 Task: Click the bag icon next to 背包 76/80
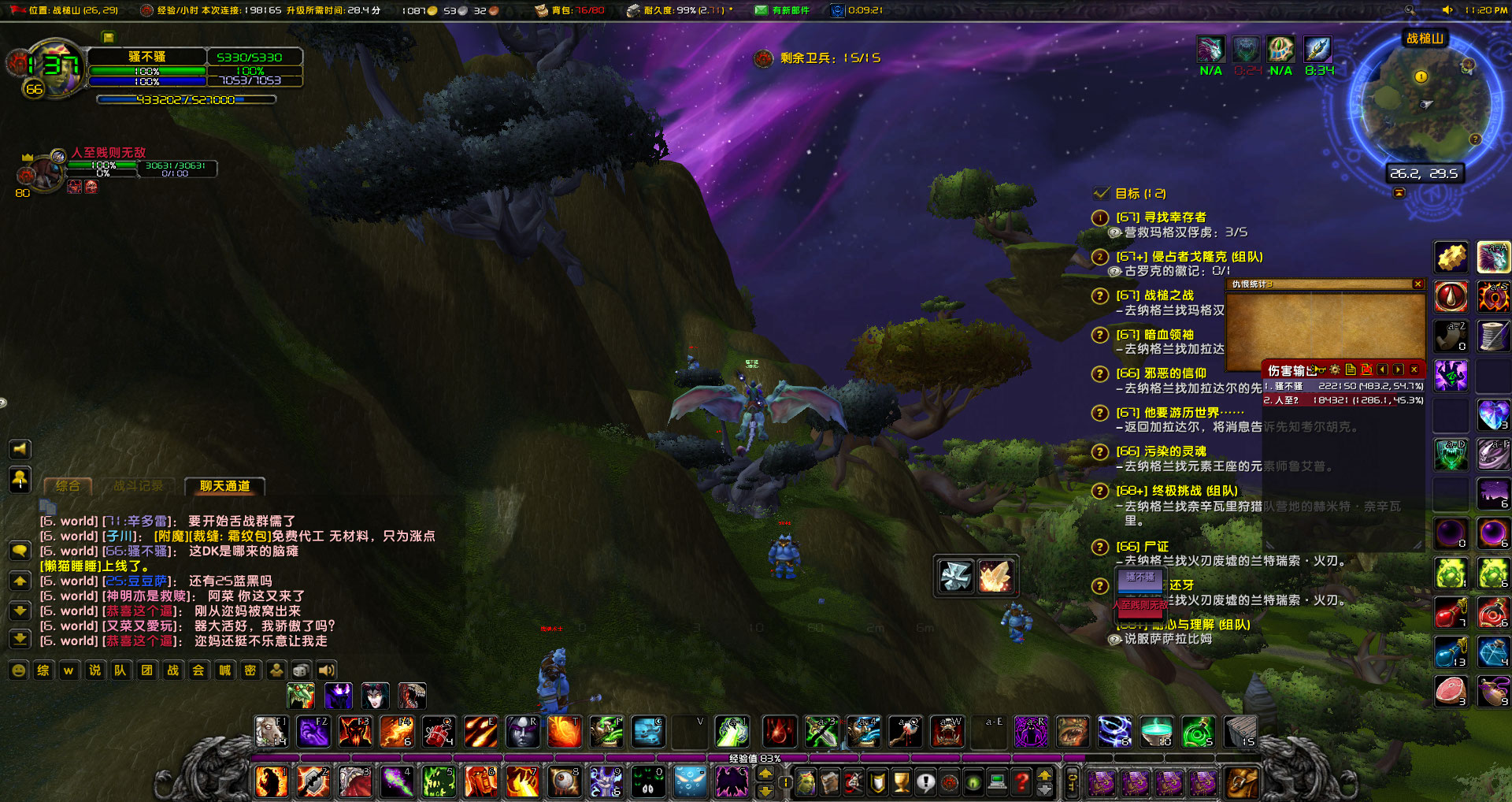pyautogui.click(x=540, y=11)
